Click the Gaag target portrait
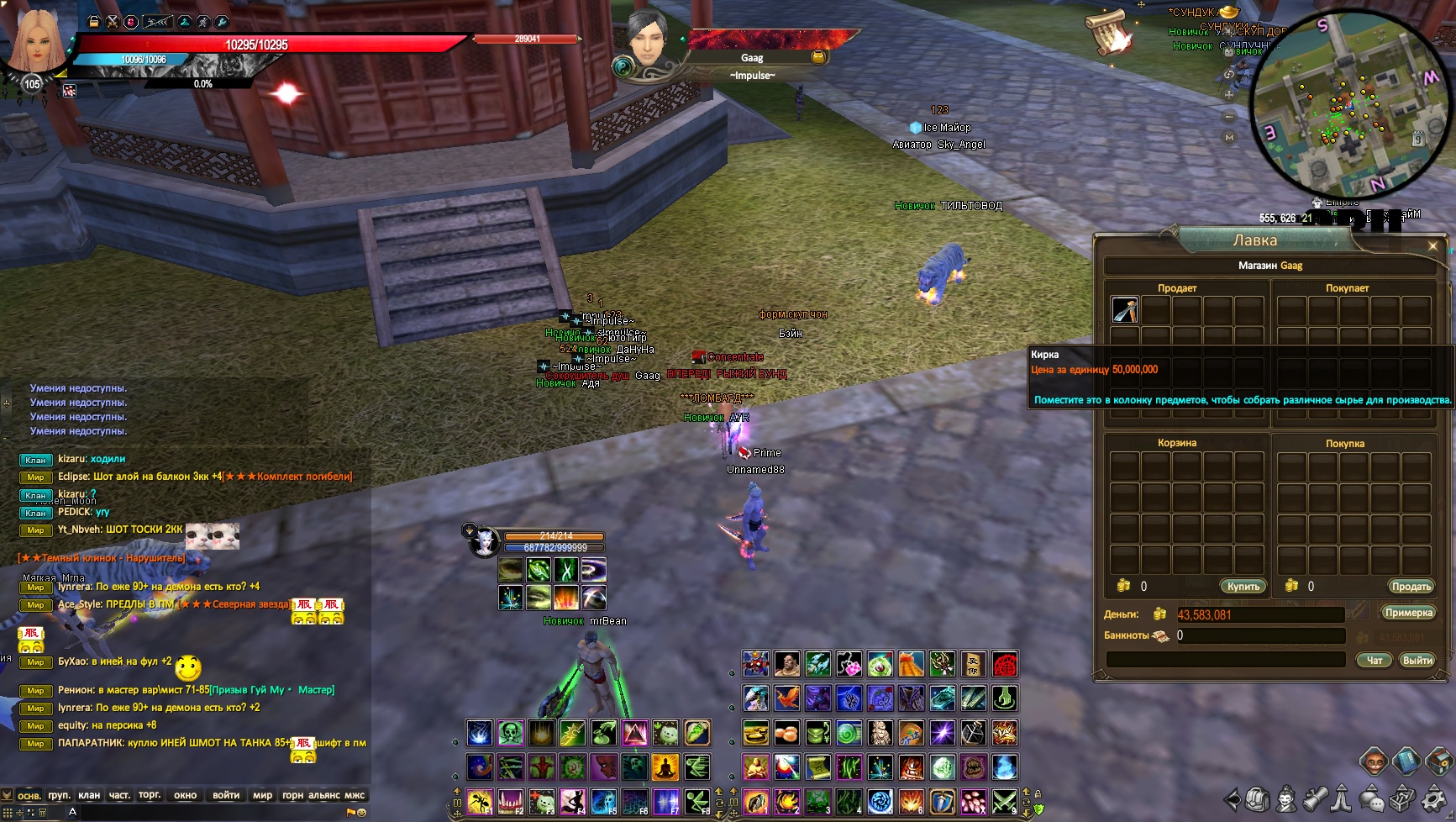 tap(647, 40)
